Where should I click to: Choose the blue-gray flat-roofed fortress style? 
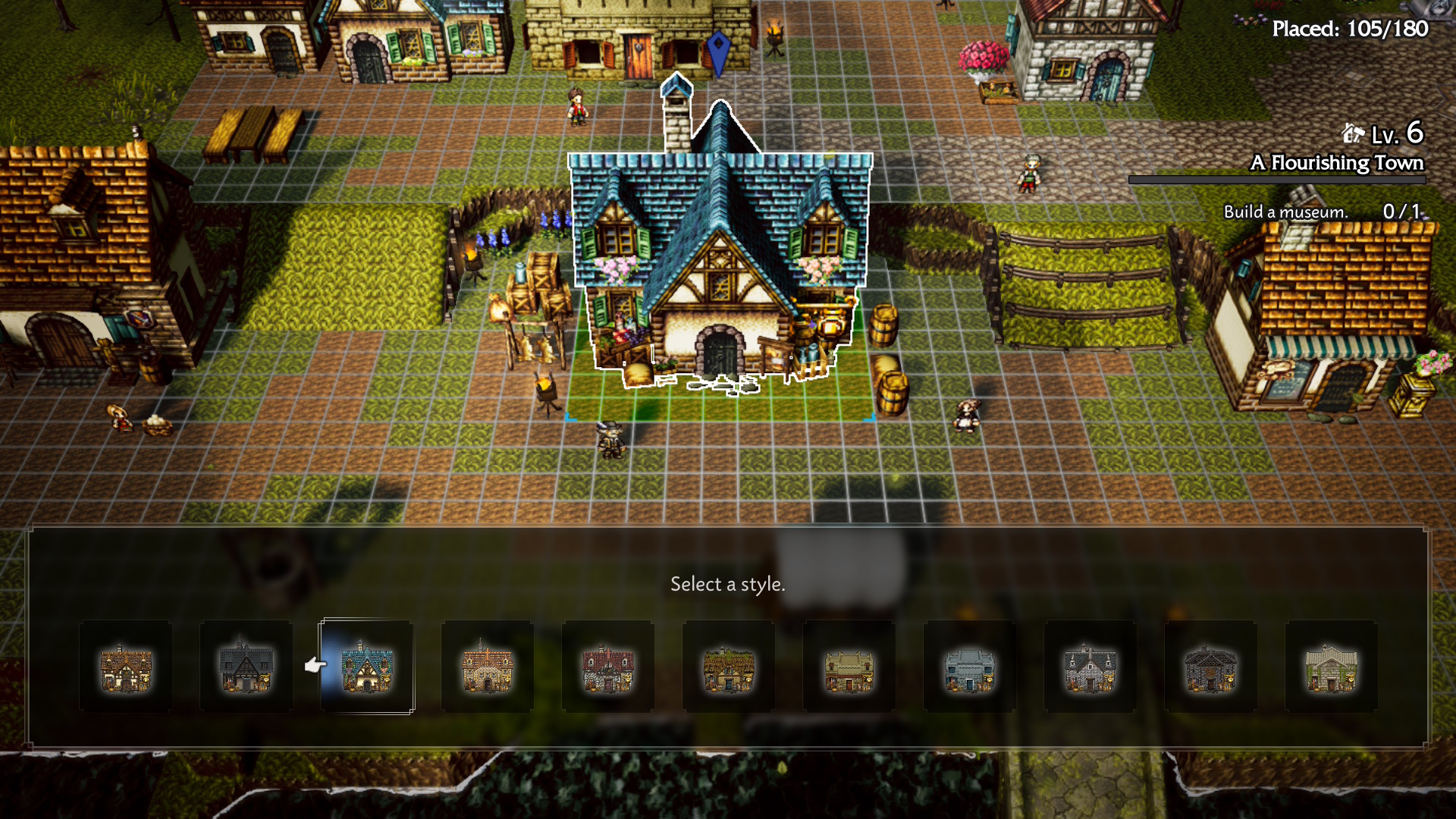tap(970, 667)
